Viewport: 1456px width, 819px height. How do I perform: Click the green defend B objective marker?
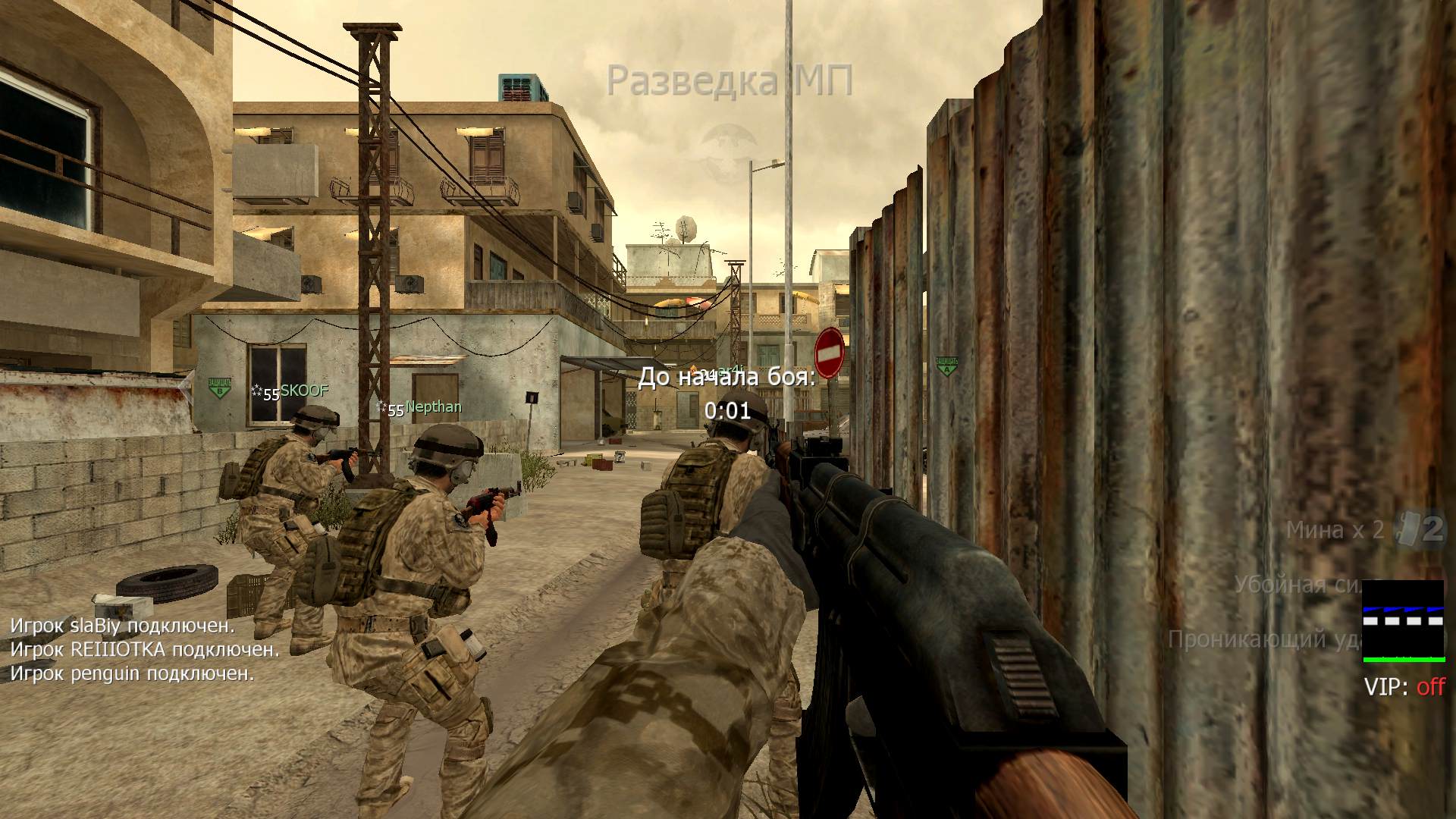click(x=220, y=387)
